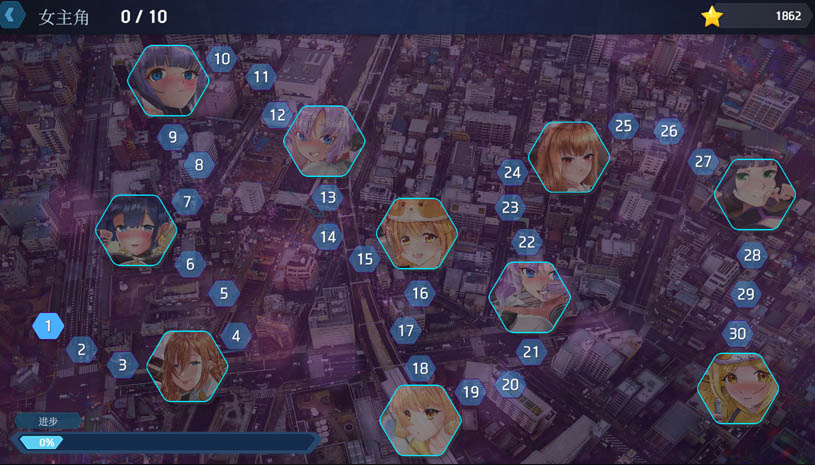Screen dimensions: 815x465
Task: Choose stage node 22
Action: click(526, 242)
